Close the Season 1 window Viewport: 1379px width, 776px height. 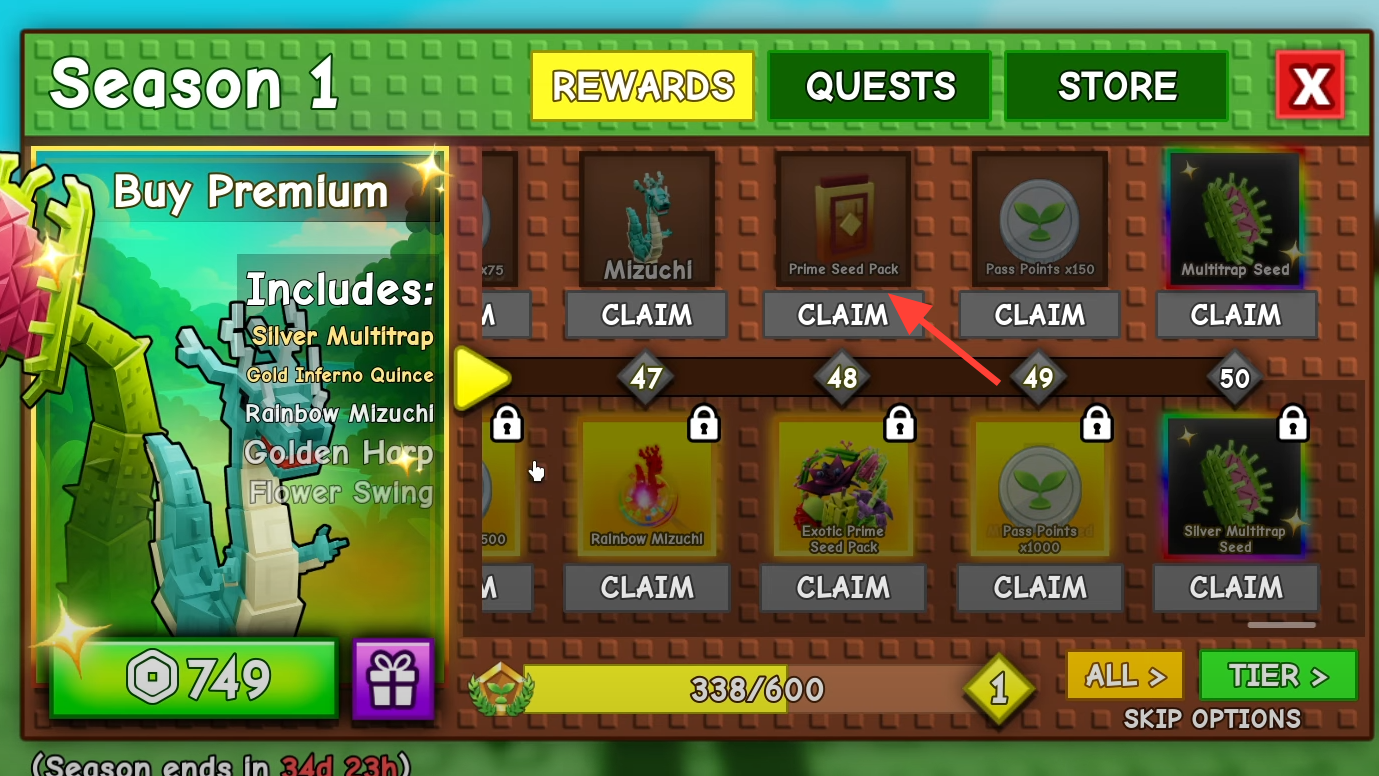[x=1310, y=86]
